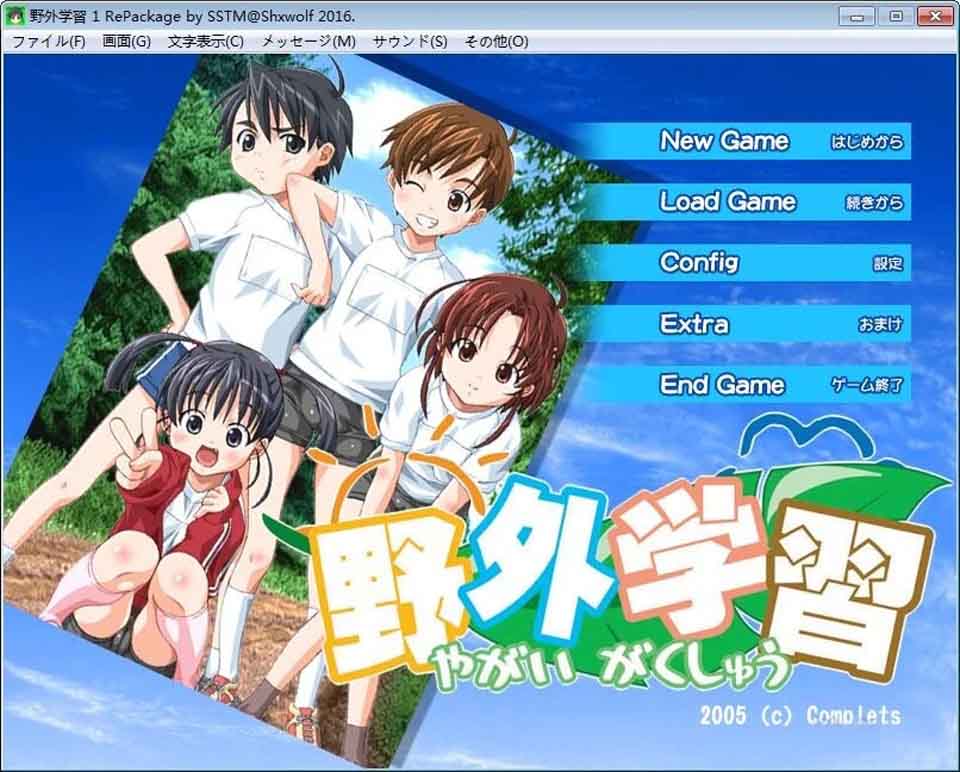Open the 文字表示(C) menu

206,41
